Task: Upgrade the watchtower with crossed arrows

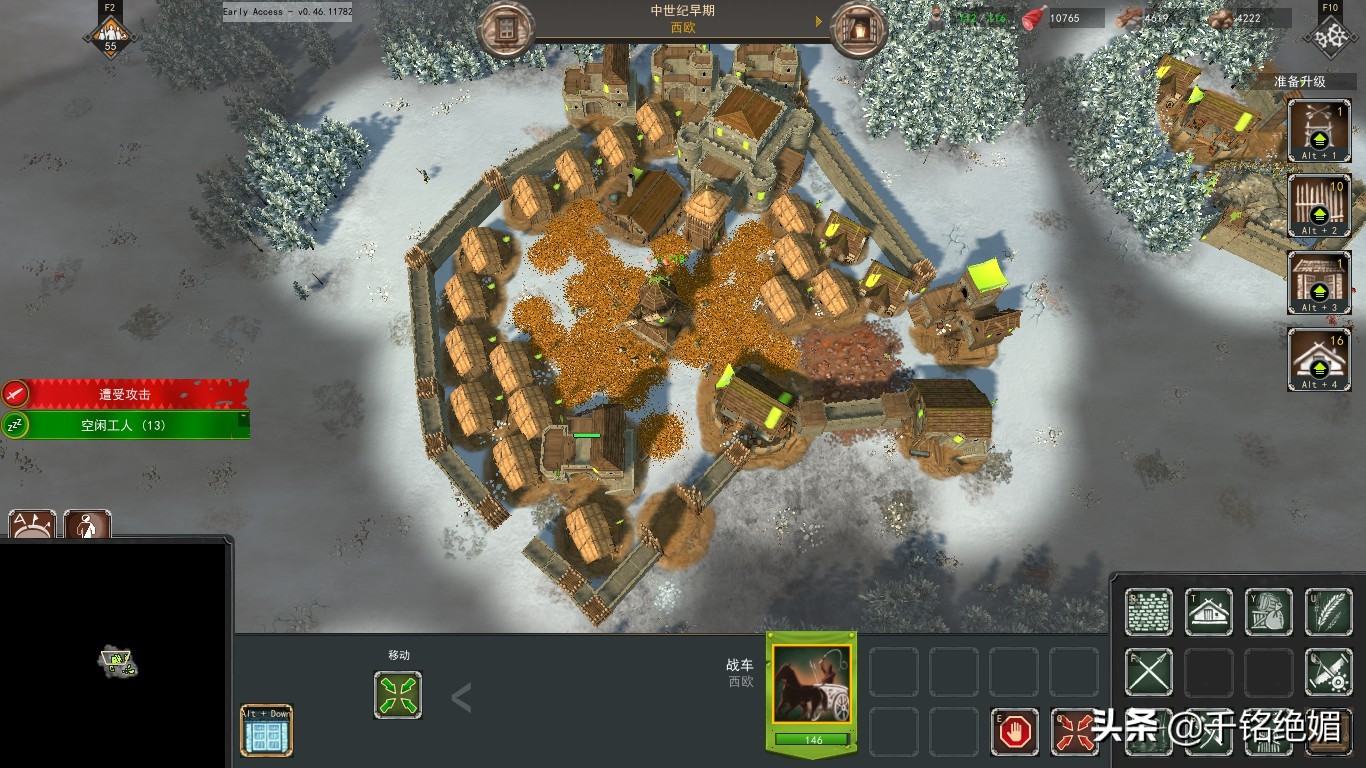Action: pos(1319,130)
